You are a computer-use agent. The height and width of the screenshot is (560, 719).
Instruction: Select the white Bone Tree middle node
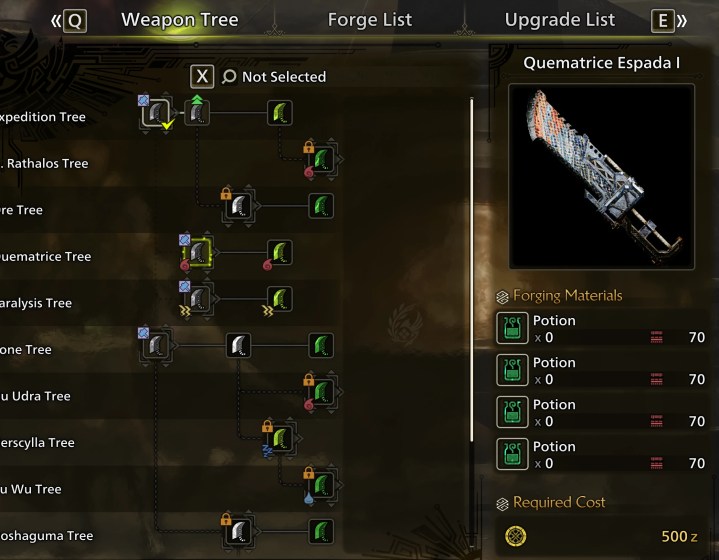239,347
